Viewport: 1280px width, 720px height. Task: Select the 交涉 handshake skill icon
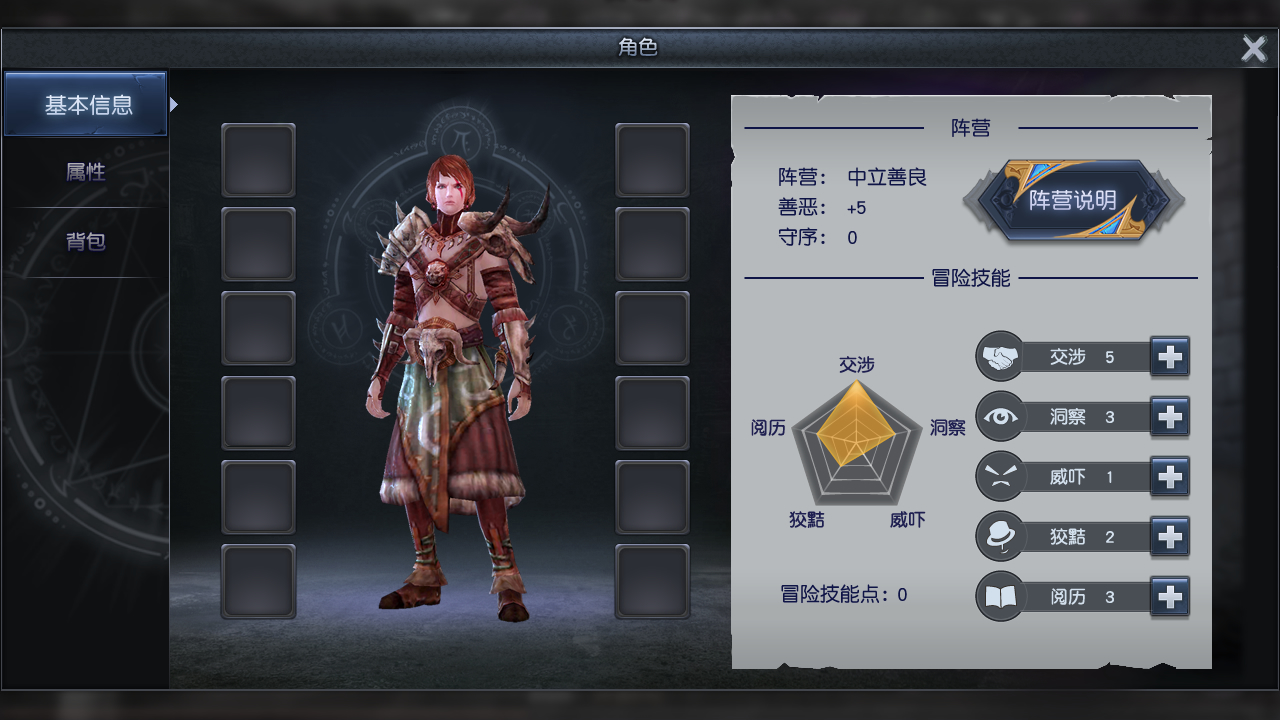[x=999, y=357]
